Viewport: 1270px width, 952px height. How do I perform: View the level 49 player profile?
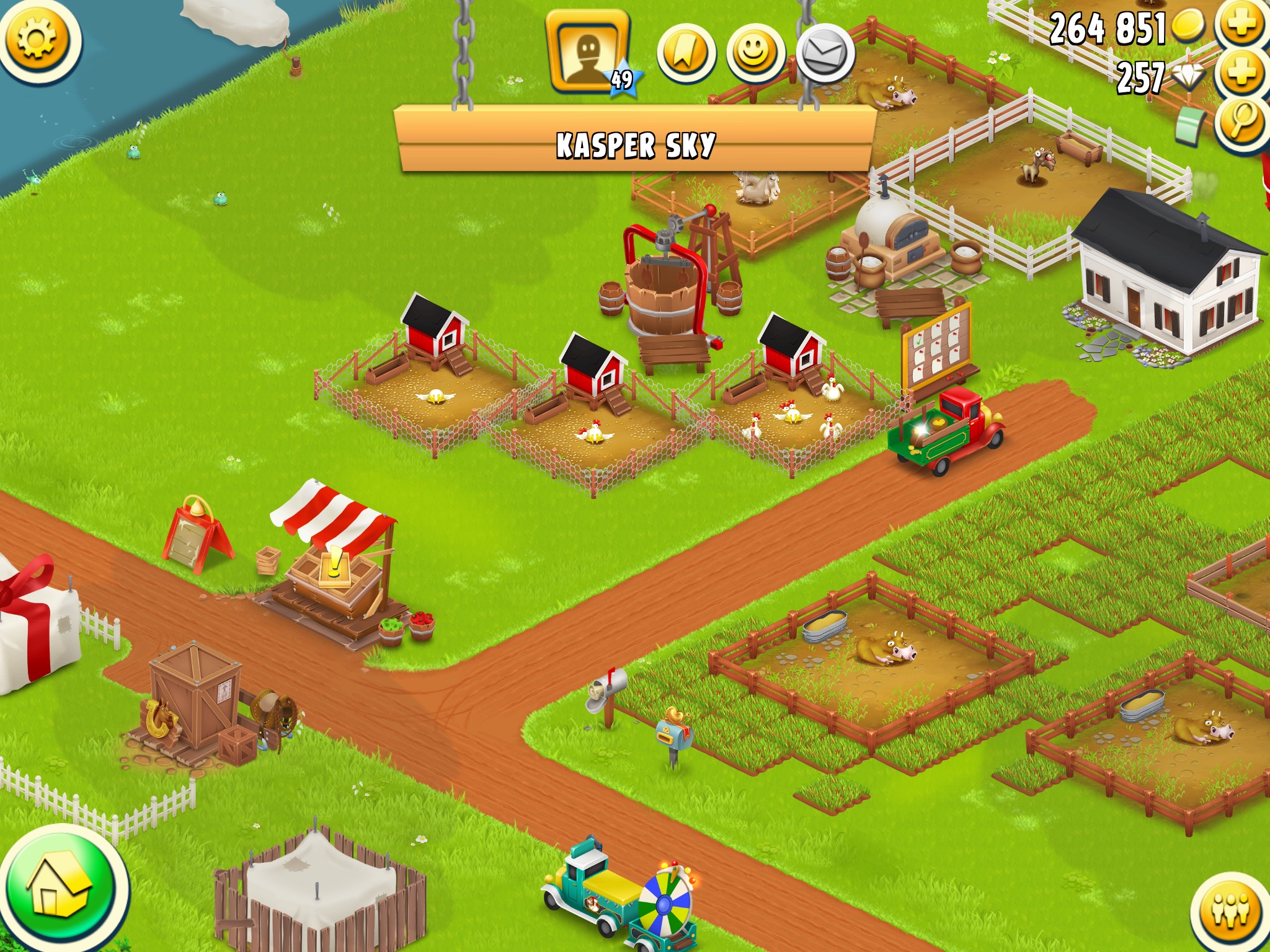click(588, 55)
